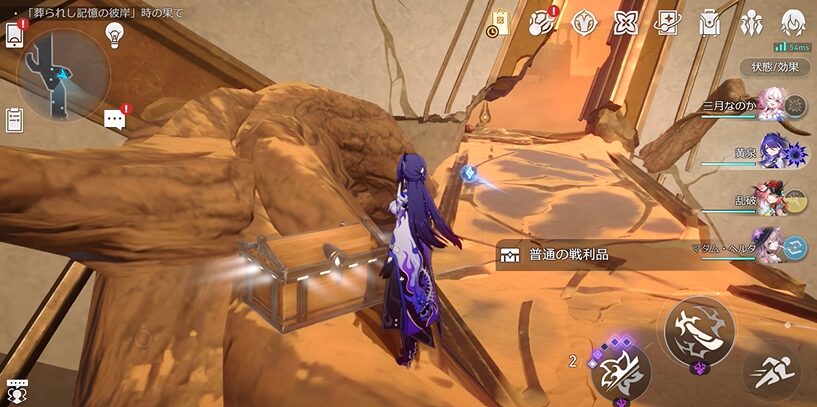817x407 pixels.
Task: Open the team lineup icon
Action: [752, 22]
